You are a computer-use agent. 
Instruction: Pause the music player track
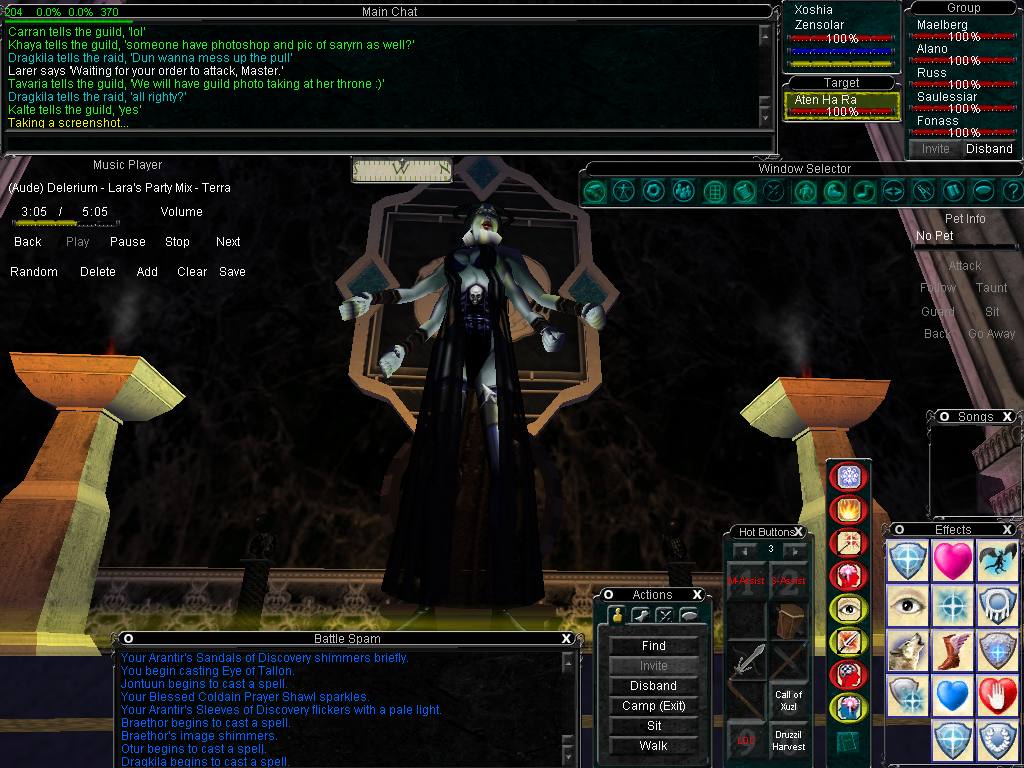click(127, 242)
